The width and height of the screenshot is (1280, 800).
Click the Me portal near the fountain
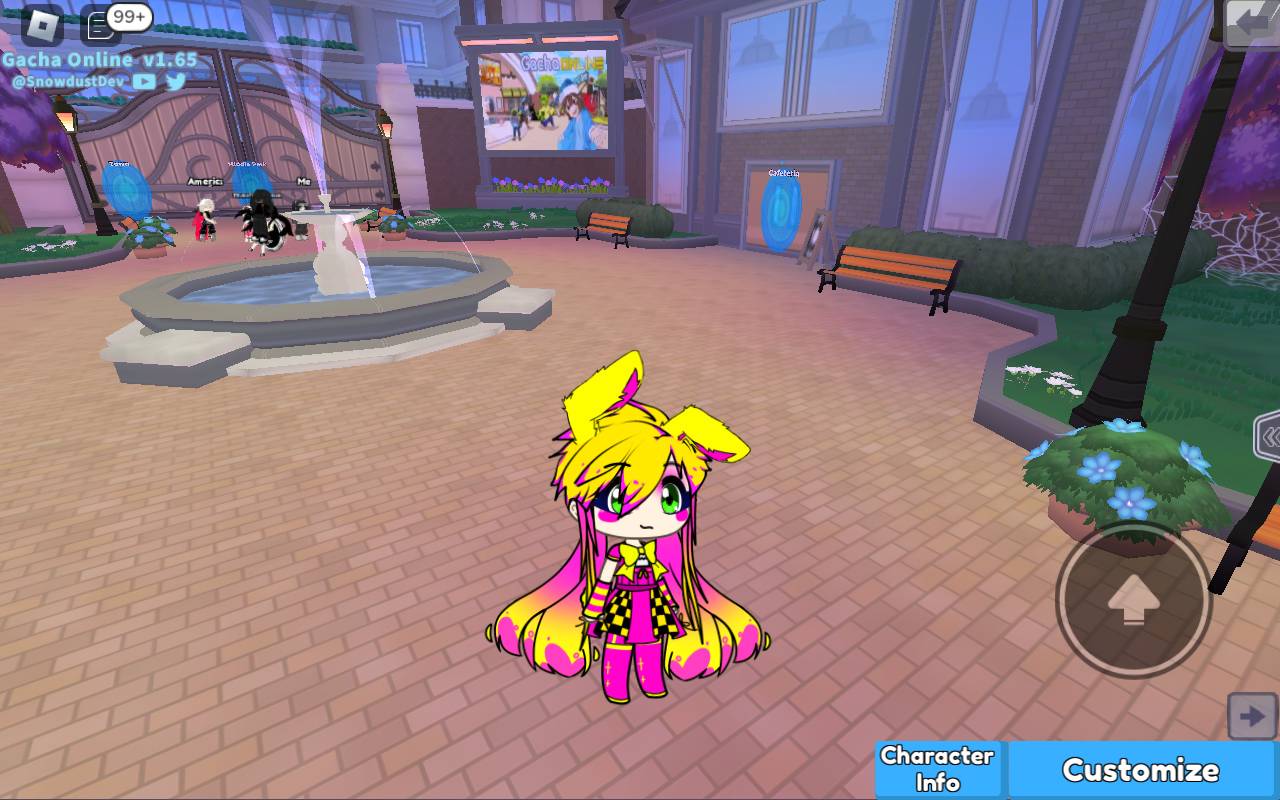pos(303,183)
